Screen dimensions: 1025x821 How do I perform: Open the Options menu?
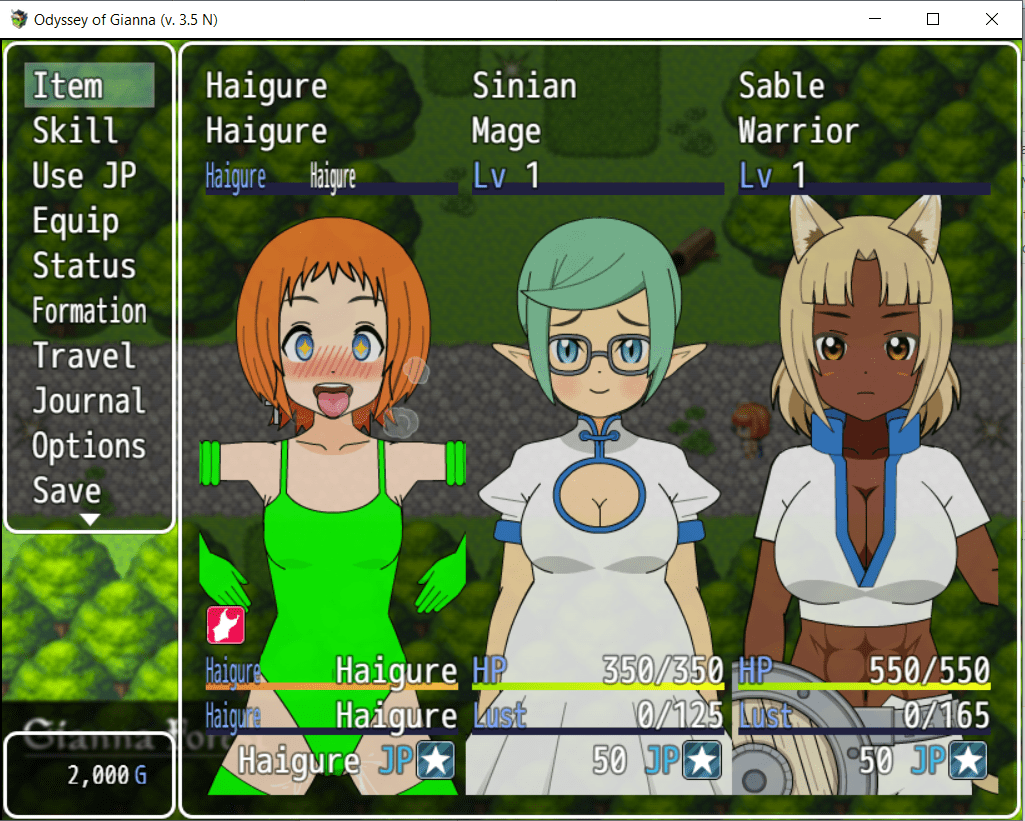coord(89,446)
